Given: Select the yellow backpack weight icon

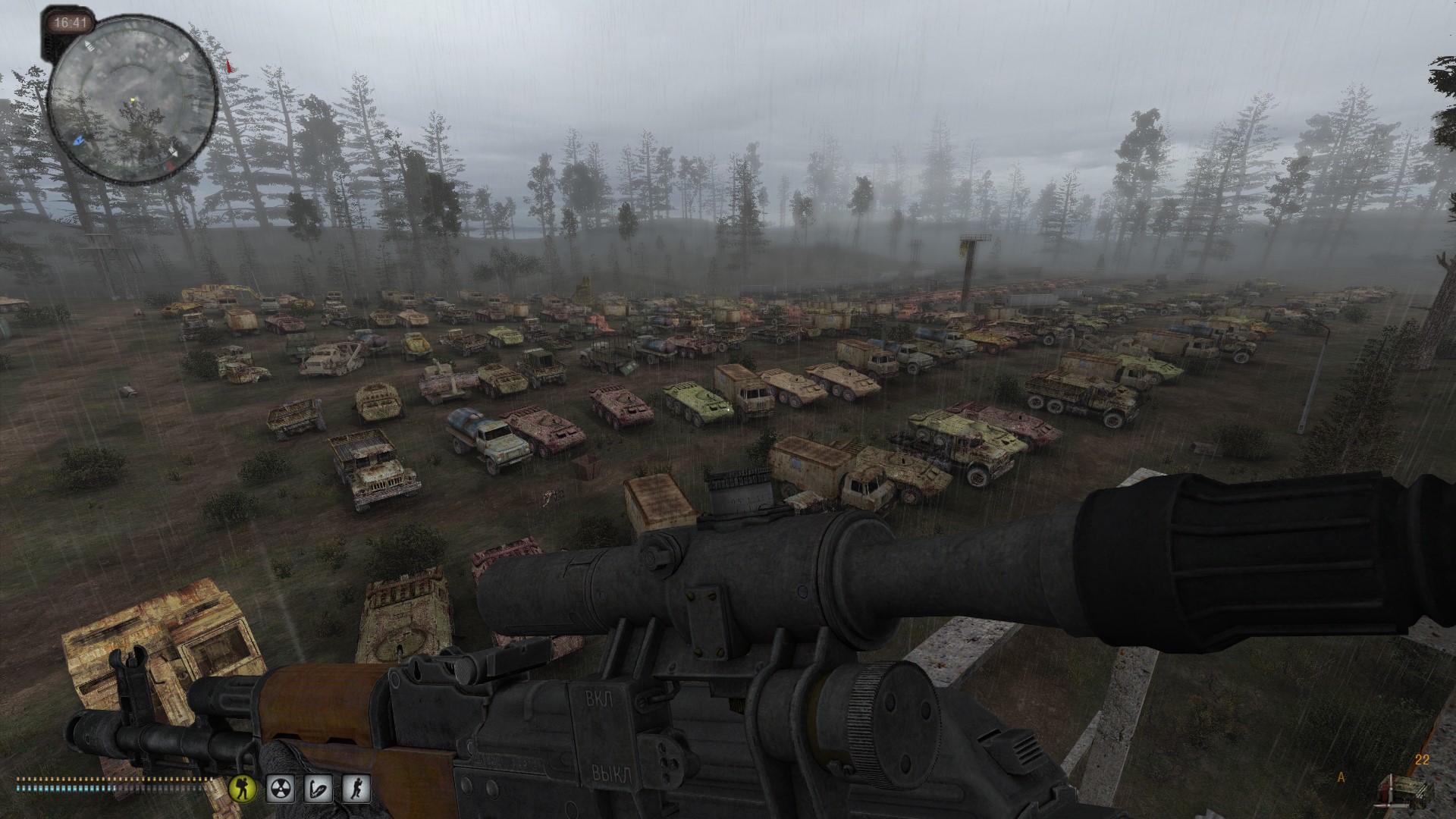Looking at the screenshot, I should click(243, 789).
